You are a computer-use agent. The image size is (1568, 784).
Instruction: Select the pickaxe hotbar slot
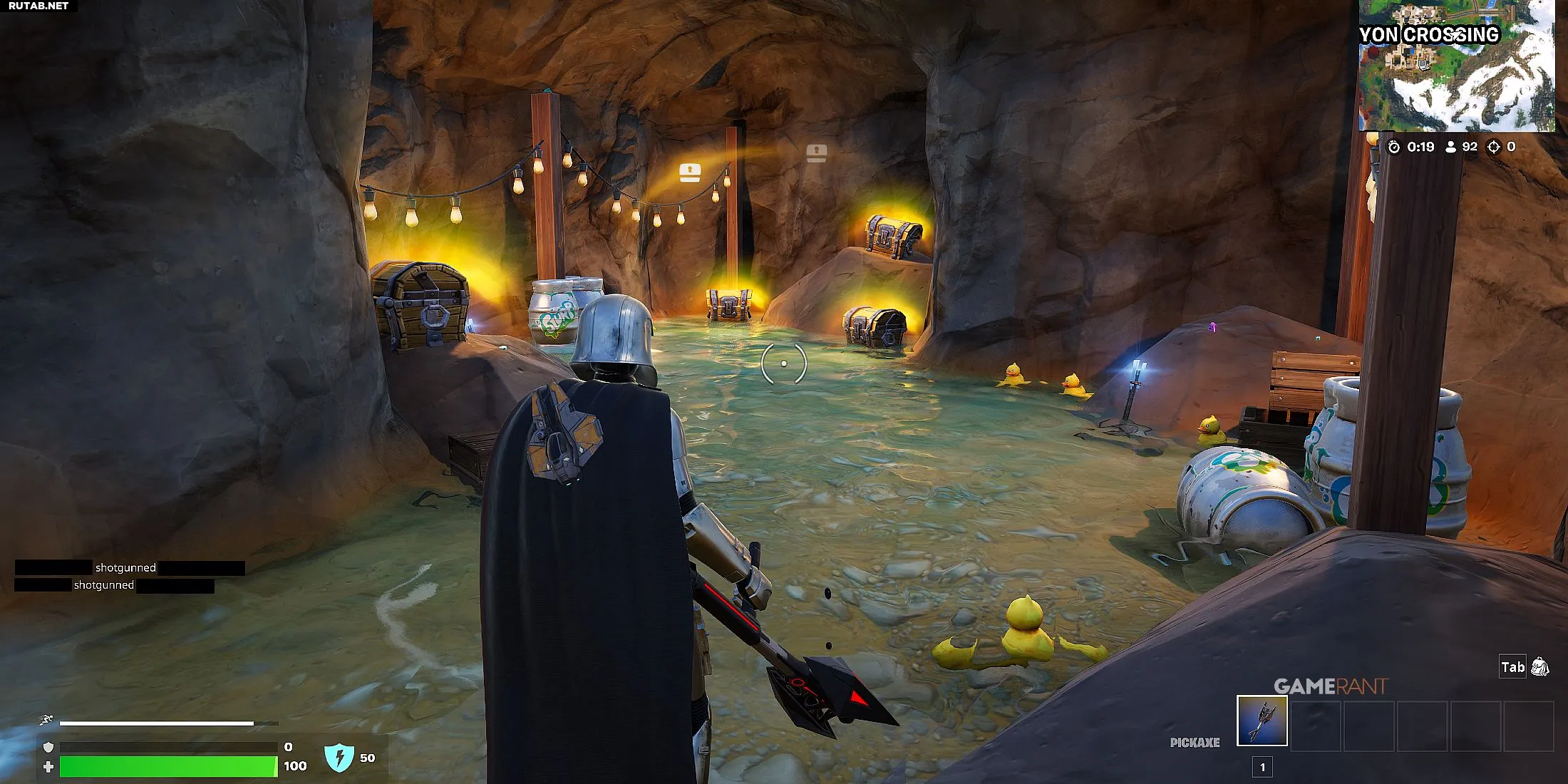pyautogui.click(x=1262, y=721)
